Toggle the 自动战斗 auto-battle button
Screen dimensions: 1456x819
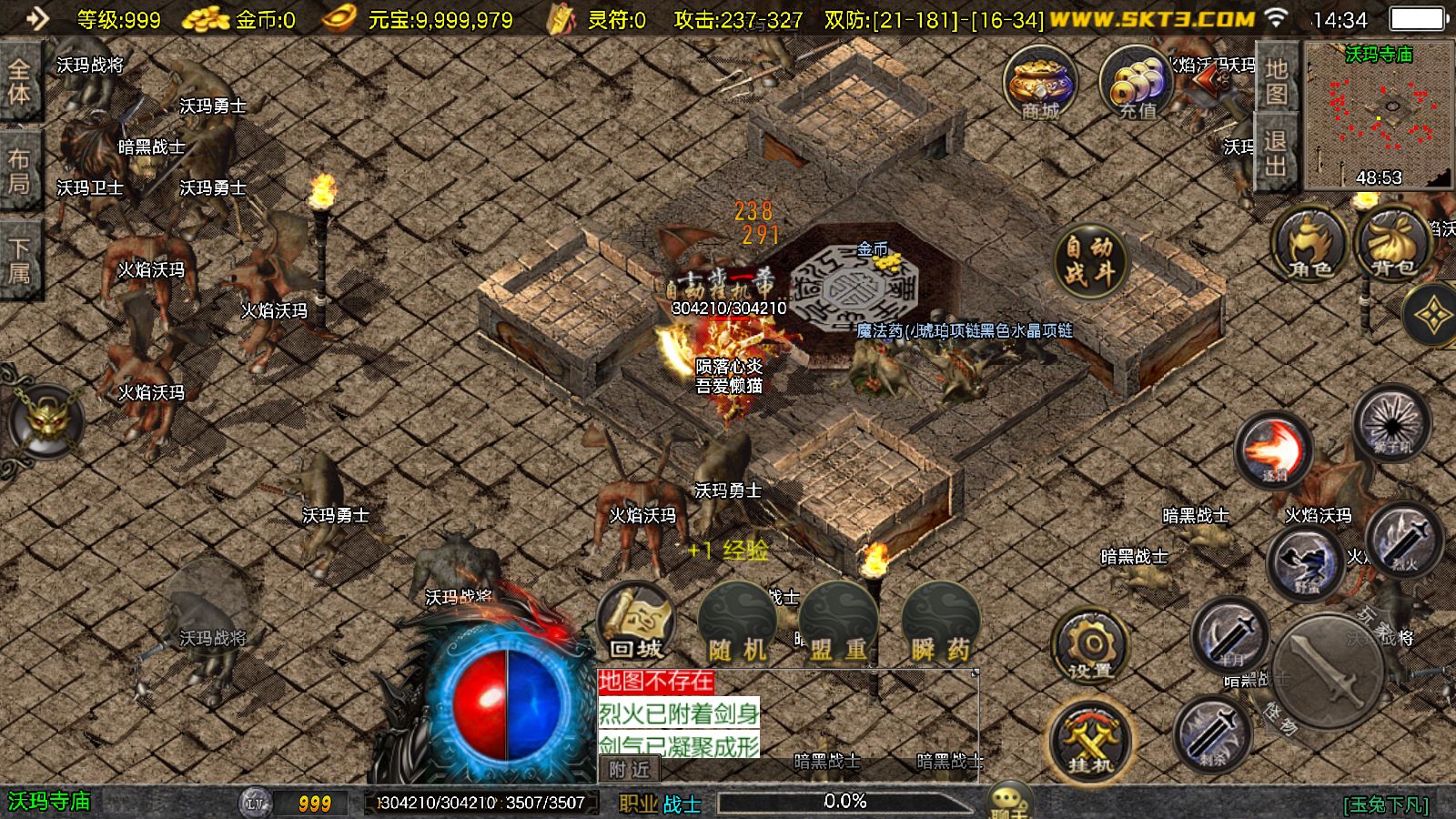pos(1089,259)
